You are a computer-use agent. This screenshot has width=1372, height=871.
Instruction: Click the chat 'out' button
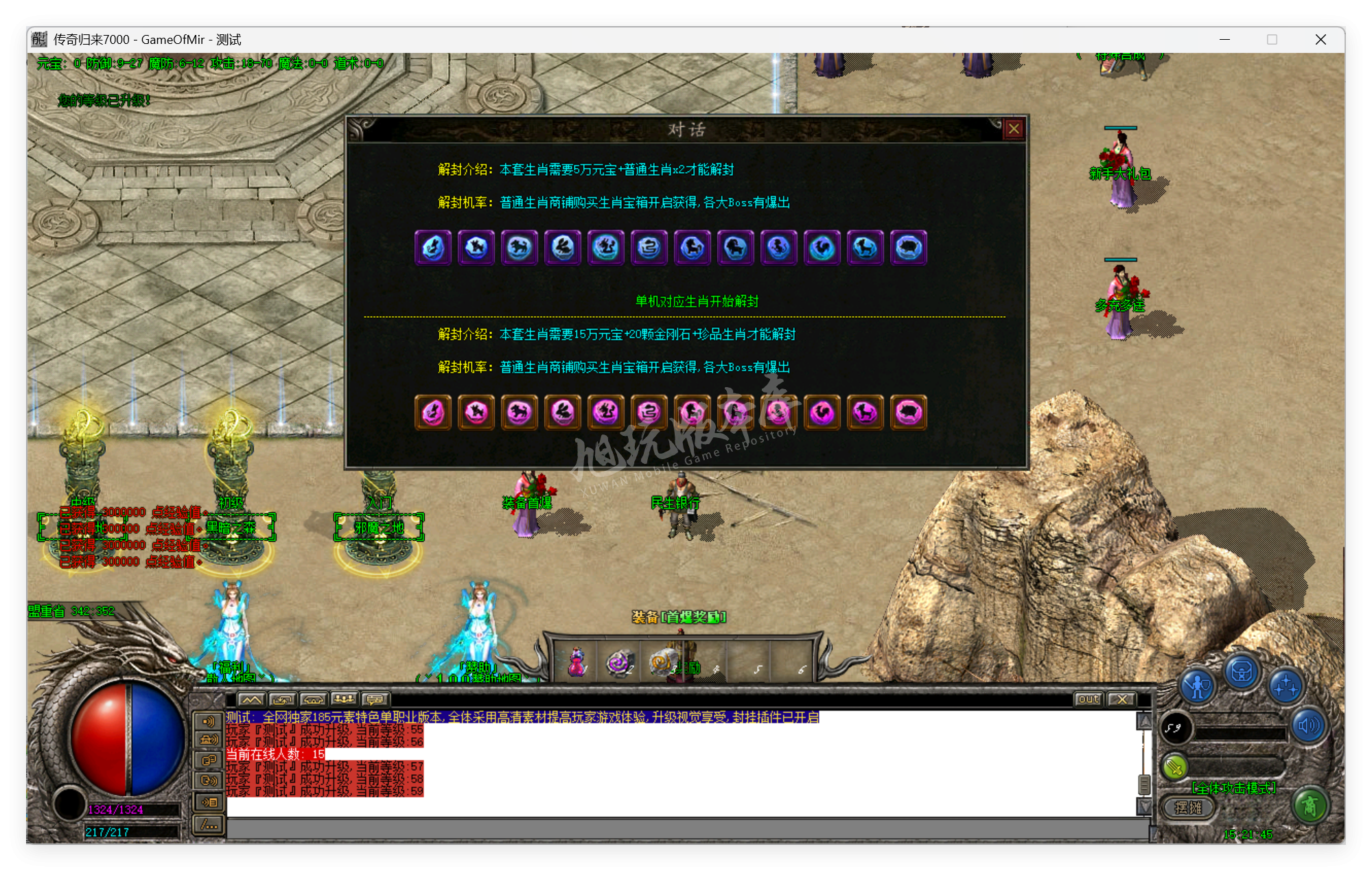[x=1089, y=699]
